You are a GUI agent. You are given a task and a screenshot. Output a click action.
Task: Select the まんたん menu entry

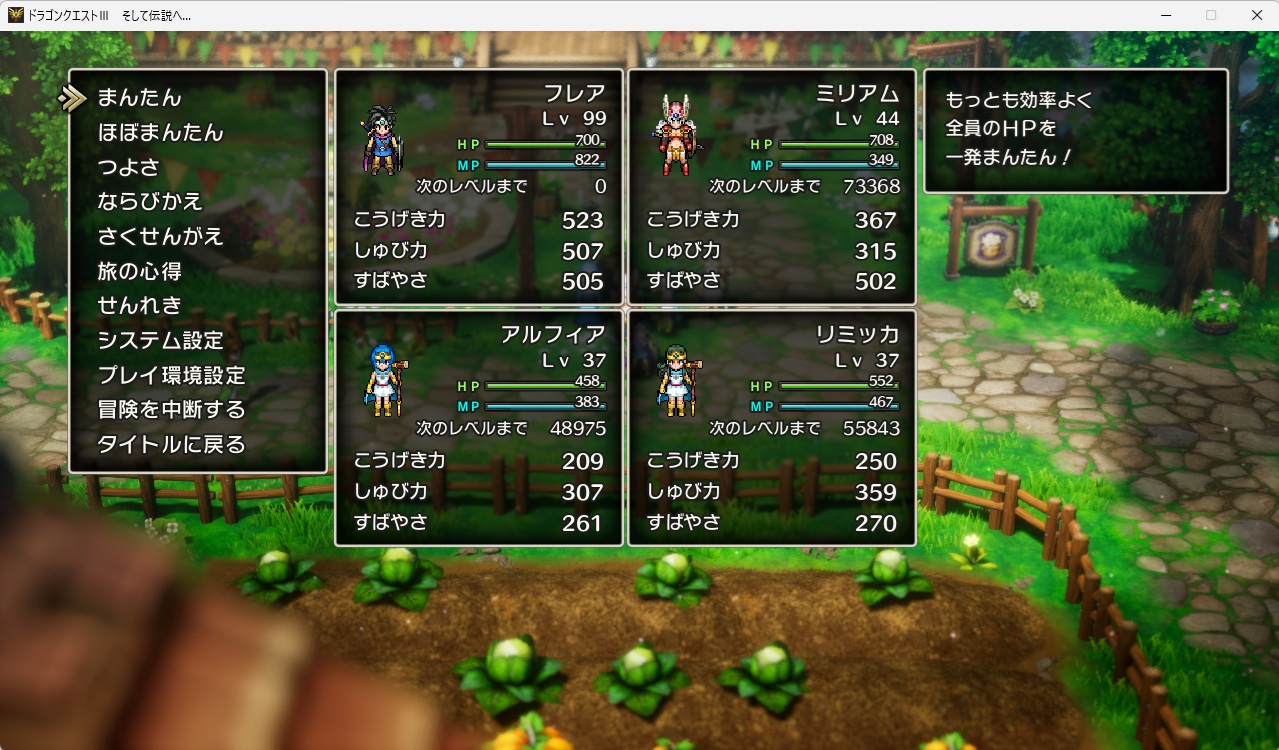click(139, 98)
